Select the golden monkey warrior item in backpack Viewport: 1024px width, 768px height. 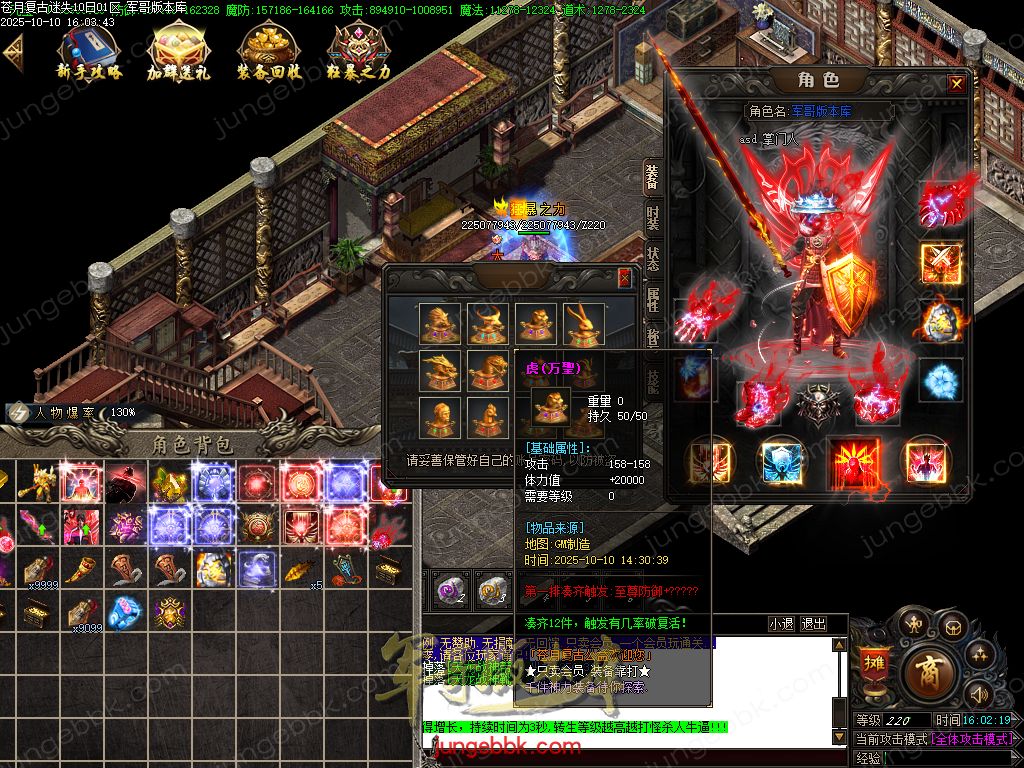coord(36,481)
